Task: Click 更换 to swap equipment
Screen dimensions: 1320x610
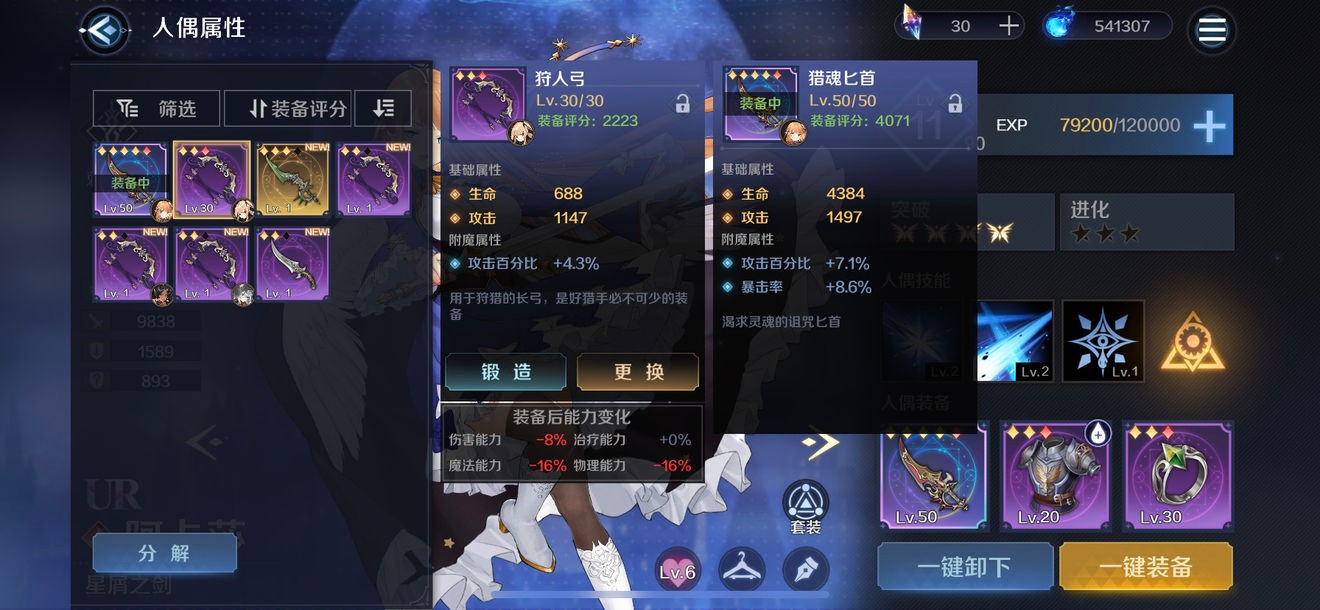Action: [x=639, y=372]
